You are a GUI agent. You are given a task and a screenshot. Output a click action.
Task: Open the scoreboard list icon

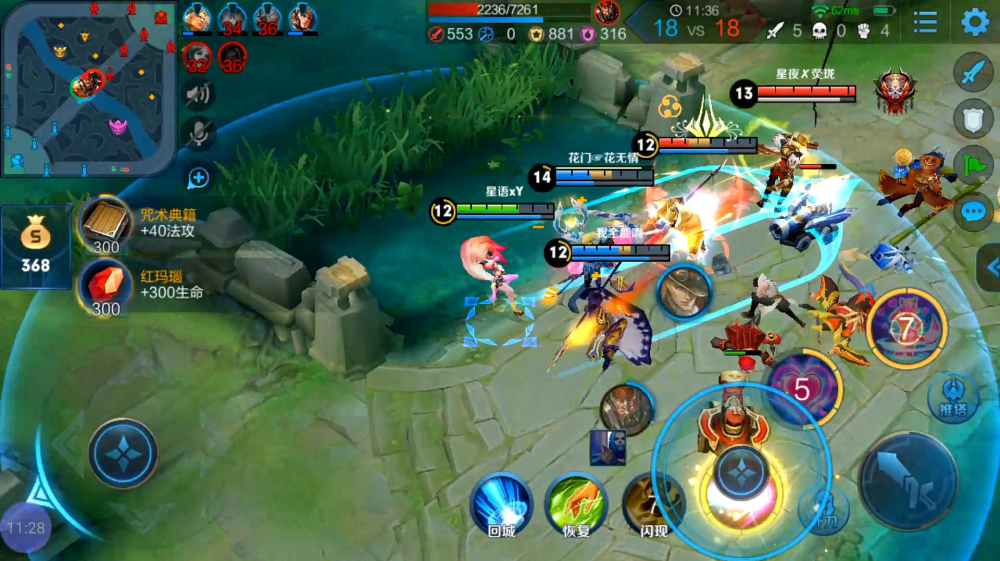(925, 22)
